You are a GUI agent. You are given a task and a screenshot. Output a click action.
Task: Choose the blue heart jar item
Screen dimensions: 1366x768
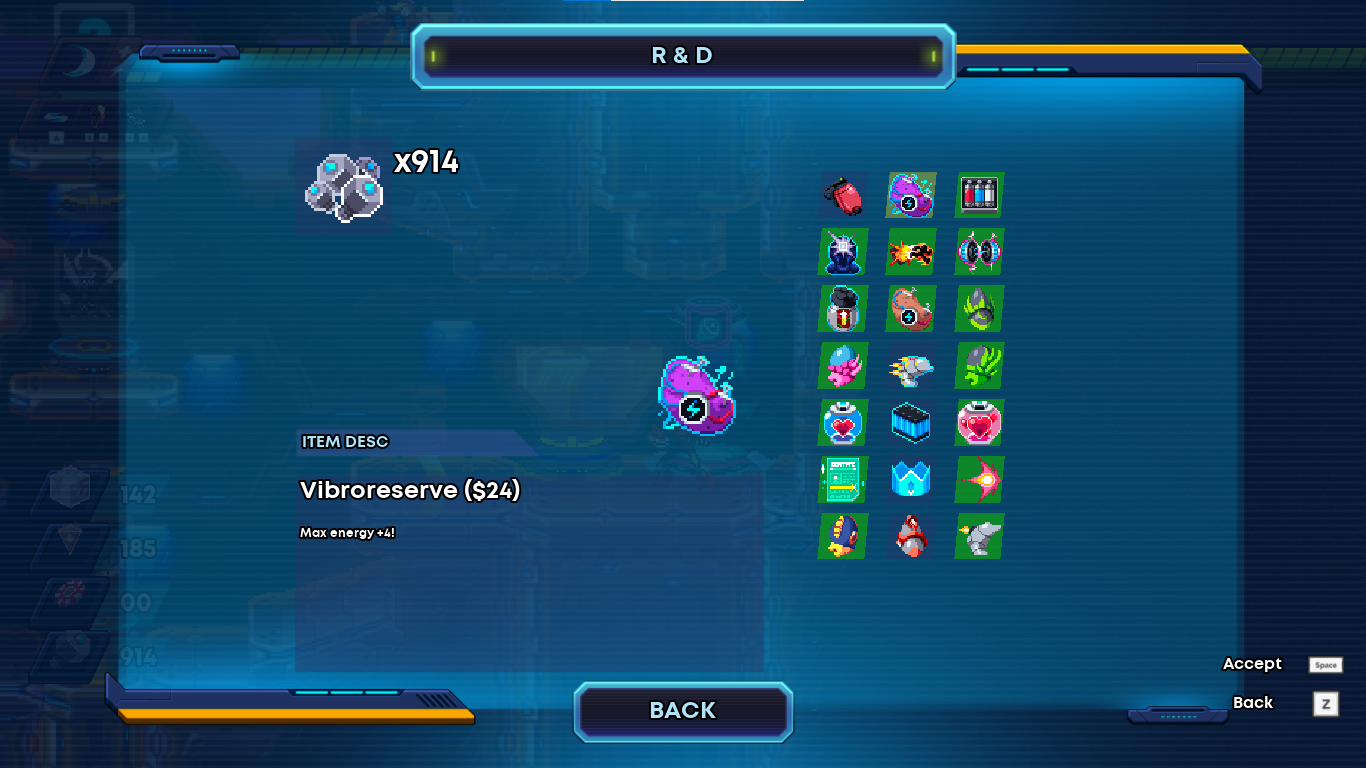843,423
